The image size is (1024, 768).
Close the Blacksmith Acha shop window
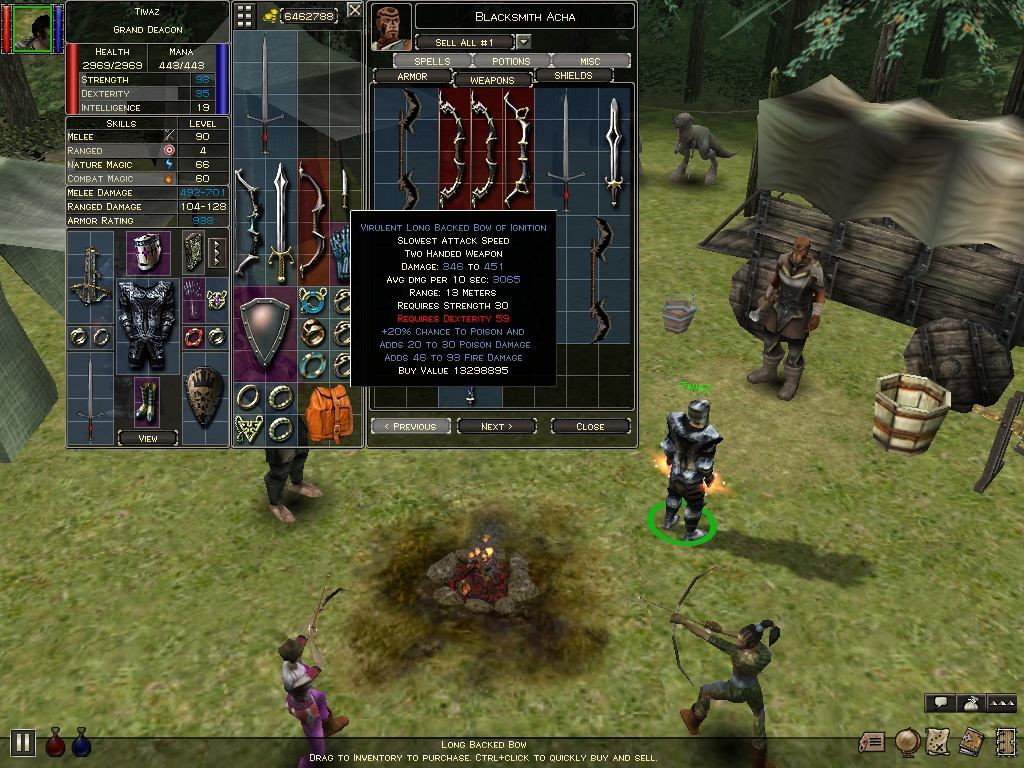(x=590, y=426)
